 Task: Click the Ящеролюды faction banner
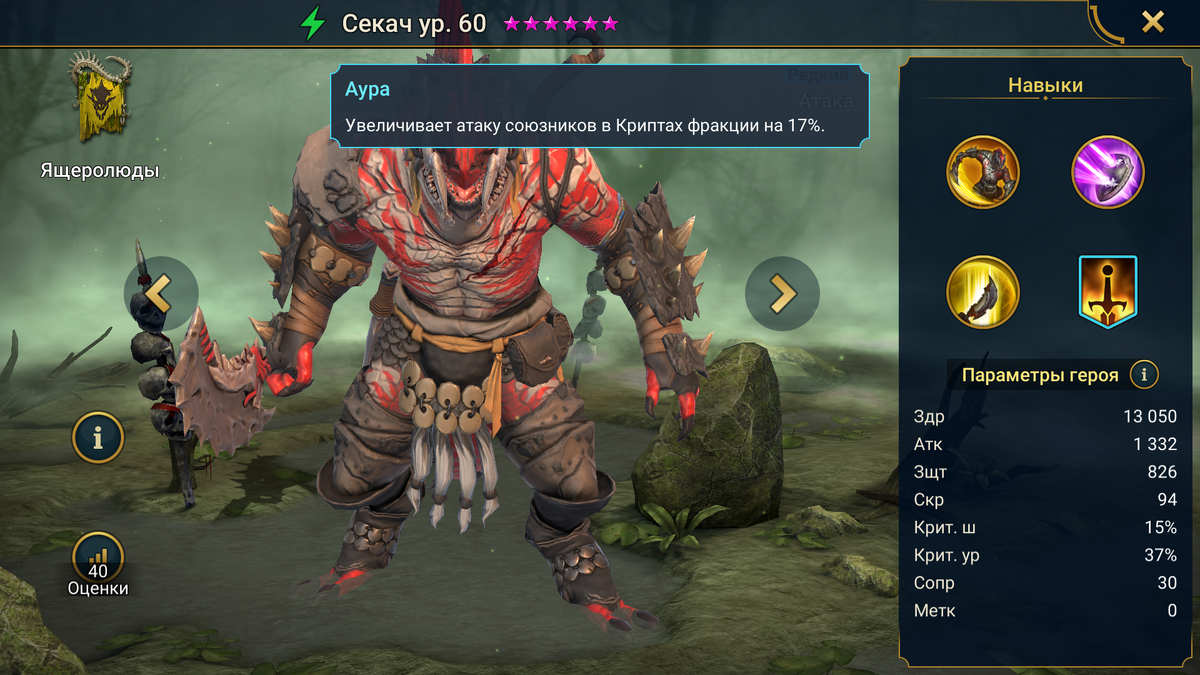click(x=100, y=100)
